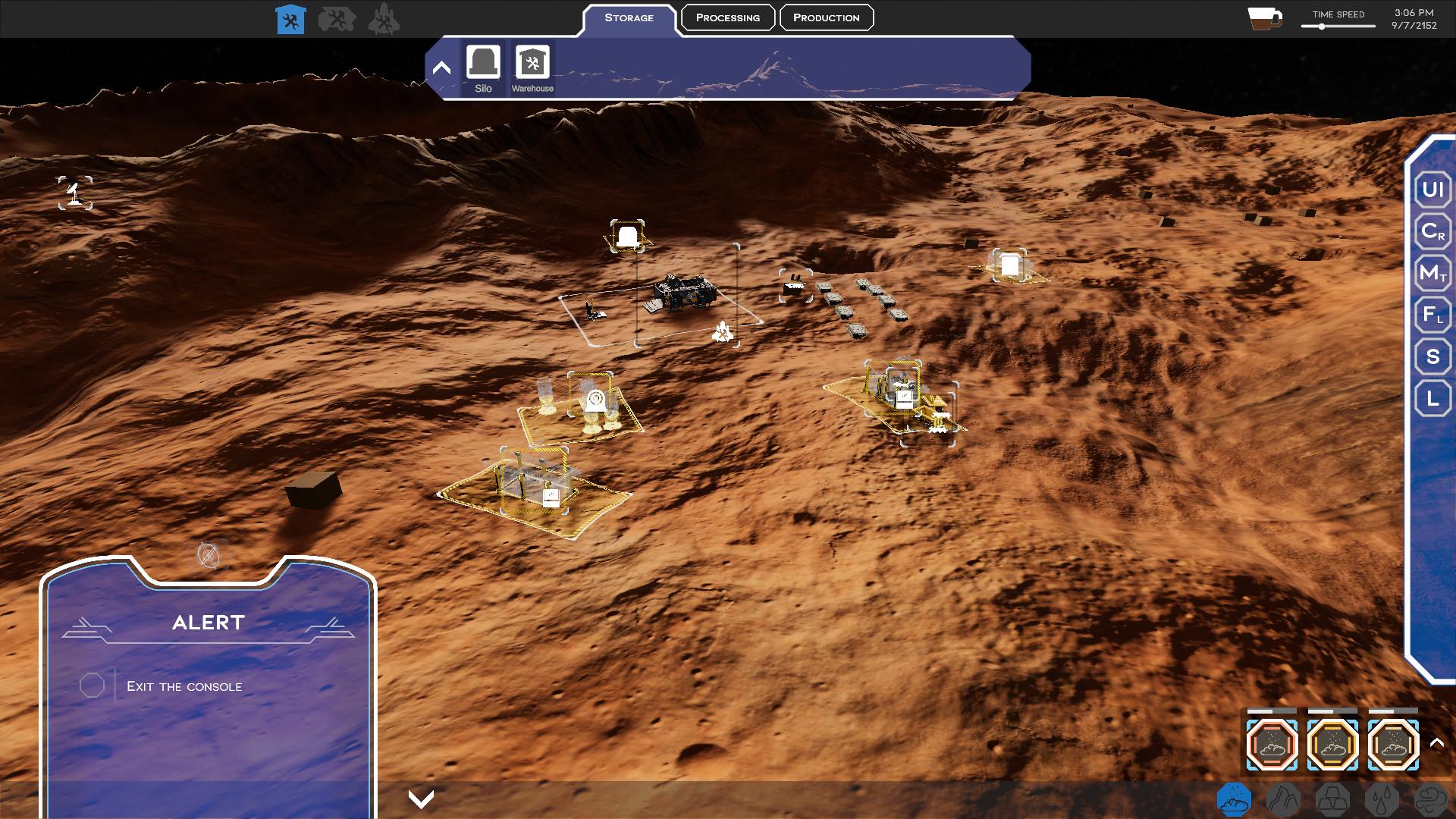Switch to vehicle construction mode icon
The height and width of the screenshot is (819, 1456).
tap(337, 20)
